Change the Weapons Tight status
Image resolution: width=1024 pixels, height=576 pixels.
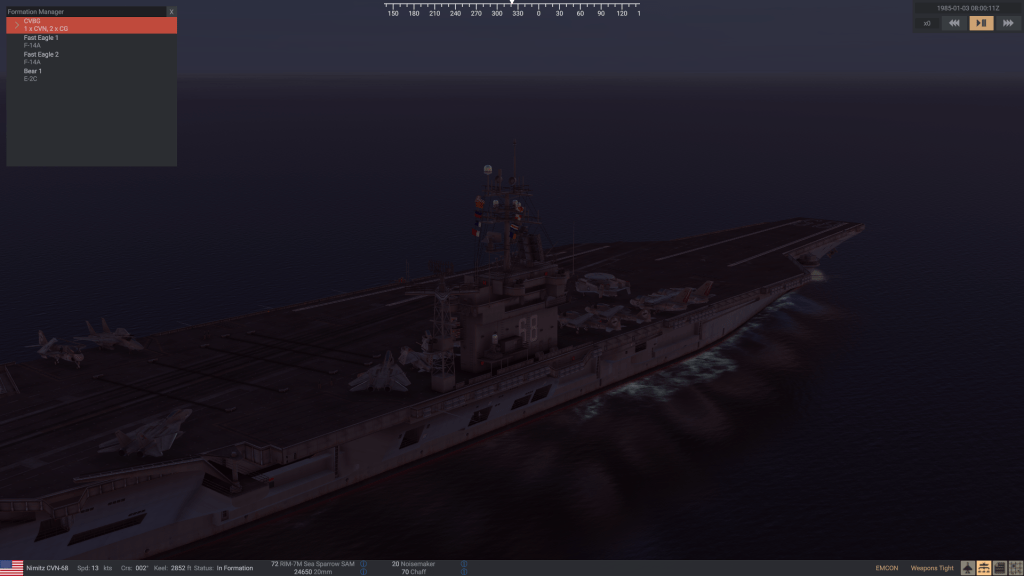(930, 568)
